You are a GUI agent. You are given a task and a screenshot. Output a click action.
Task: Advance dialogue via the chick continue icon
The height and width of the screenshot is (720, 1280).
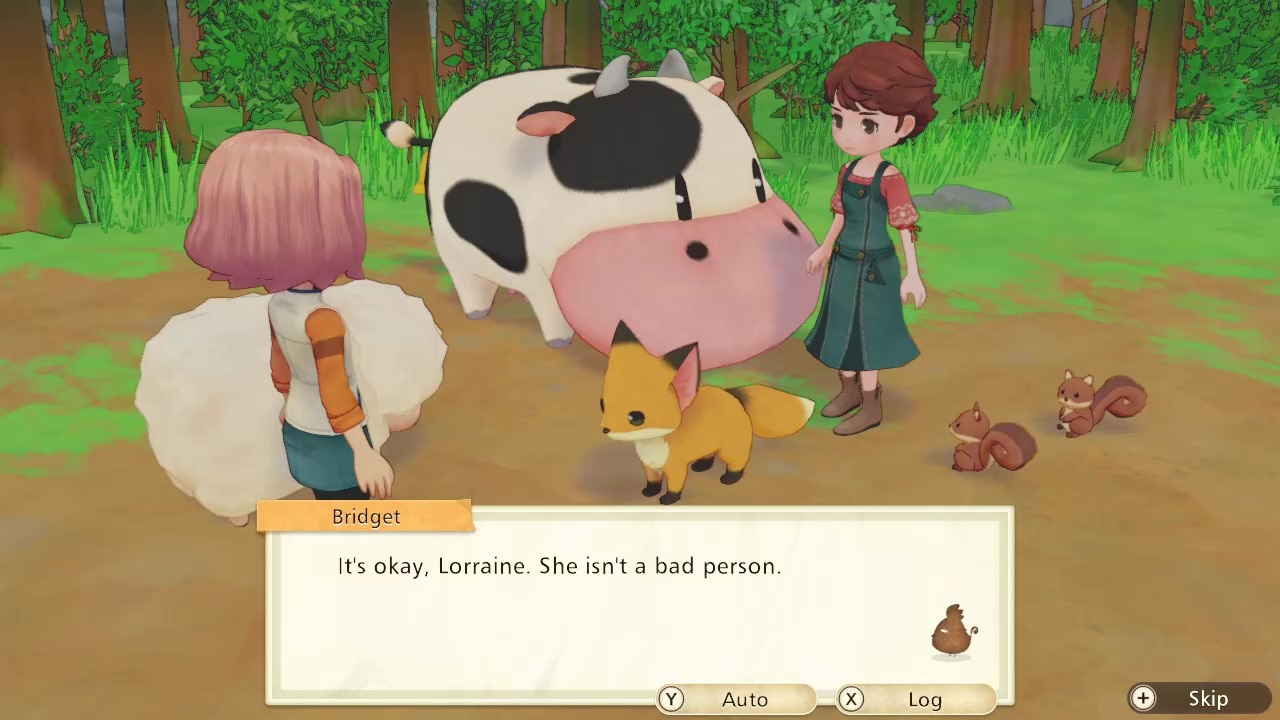pyautogui.click(x=953, y=632)
